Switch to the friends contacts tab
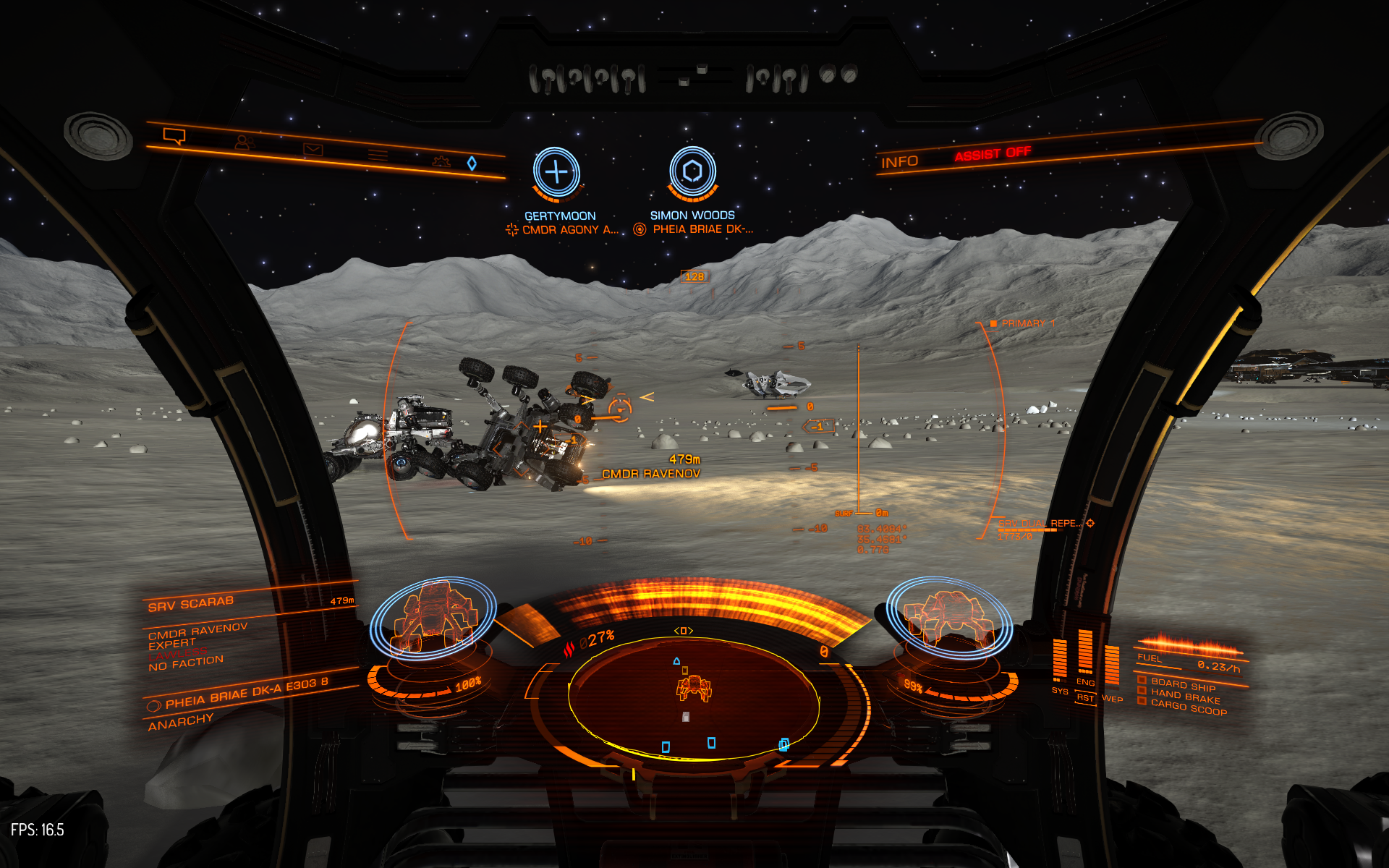Image resolution: width=1389 pixels, height=868 pixels. pyautogui.click(x=245, y=143)
